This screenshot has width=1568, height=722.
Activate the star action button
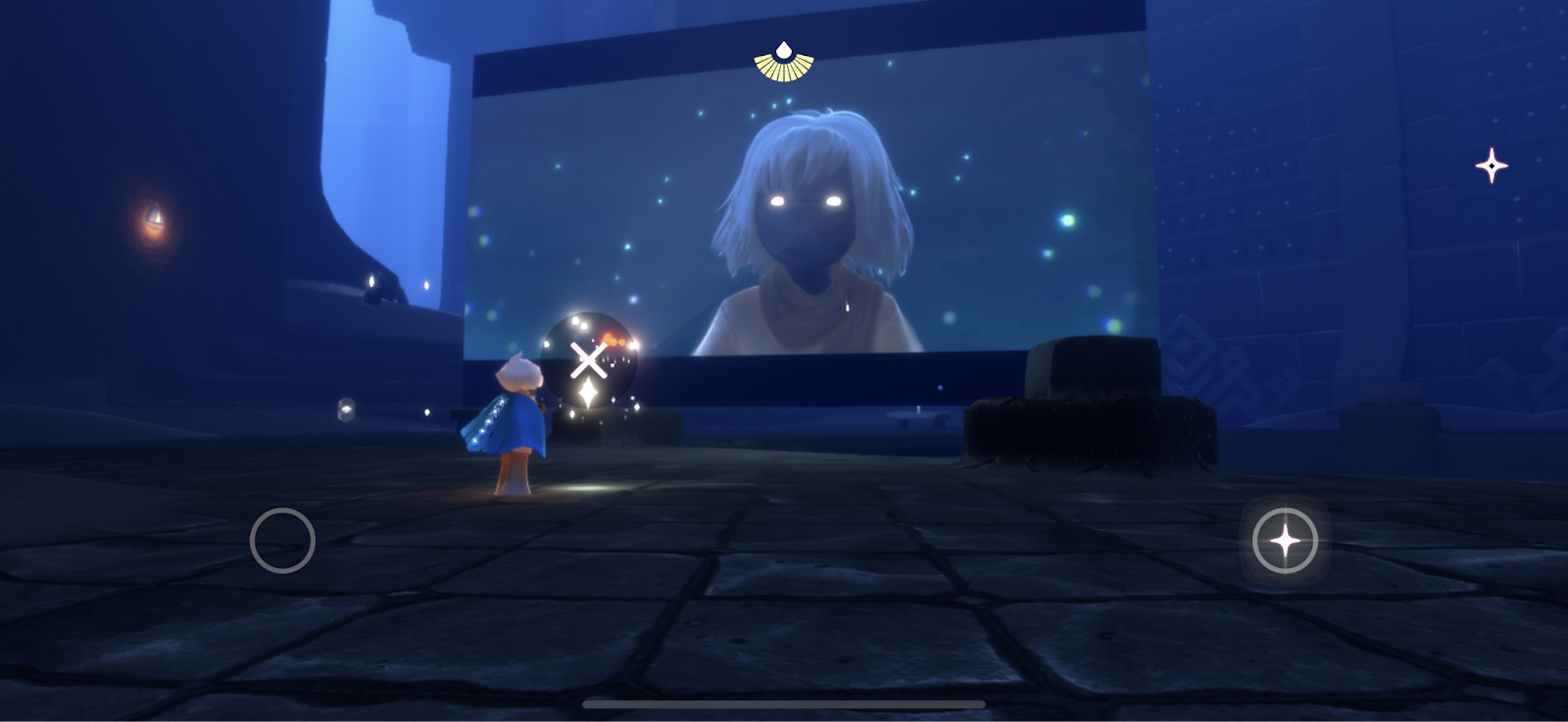point(1285,541)
